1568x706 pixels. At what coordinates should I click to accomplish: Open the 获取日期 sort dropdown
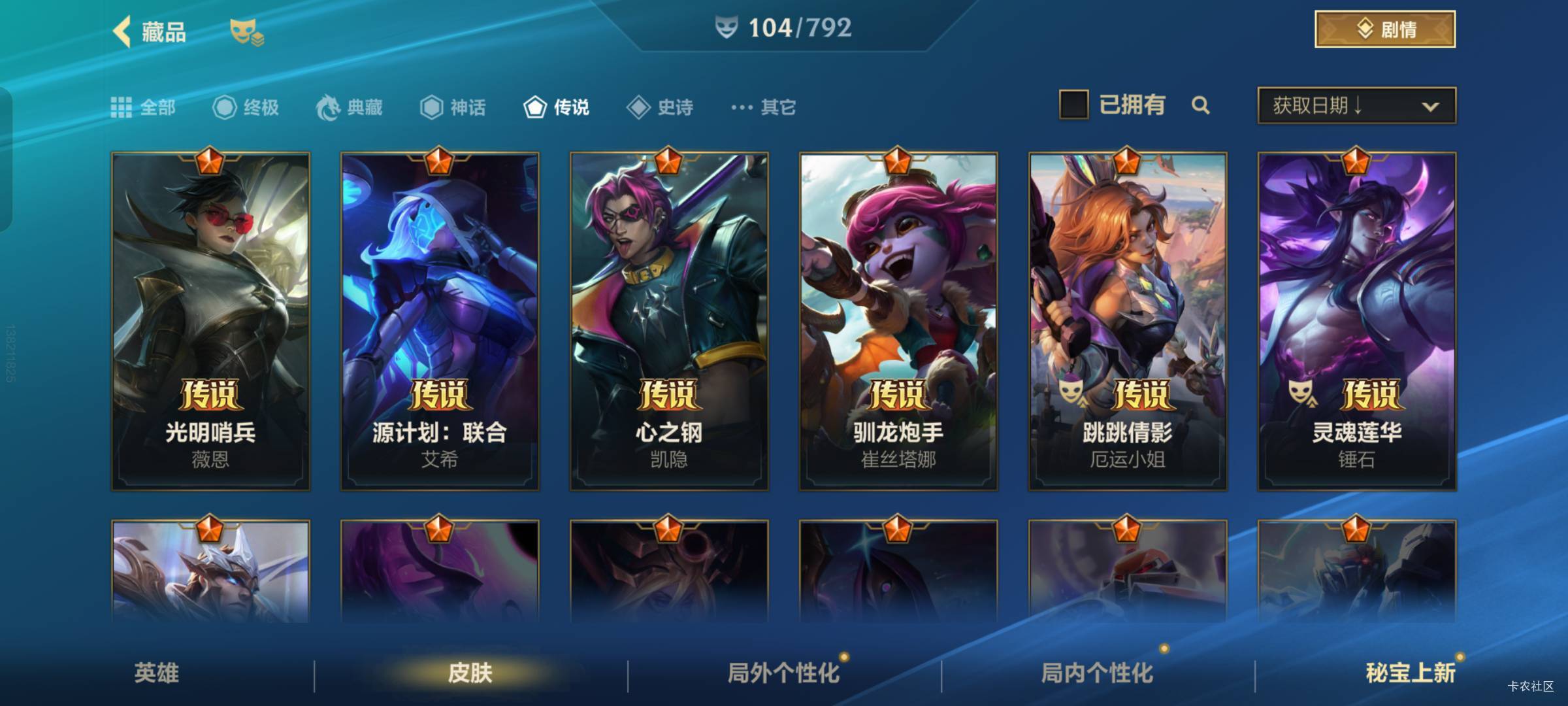click(x=1356, y=106)
